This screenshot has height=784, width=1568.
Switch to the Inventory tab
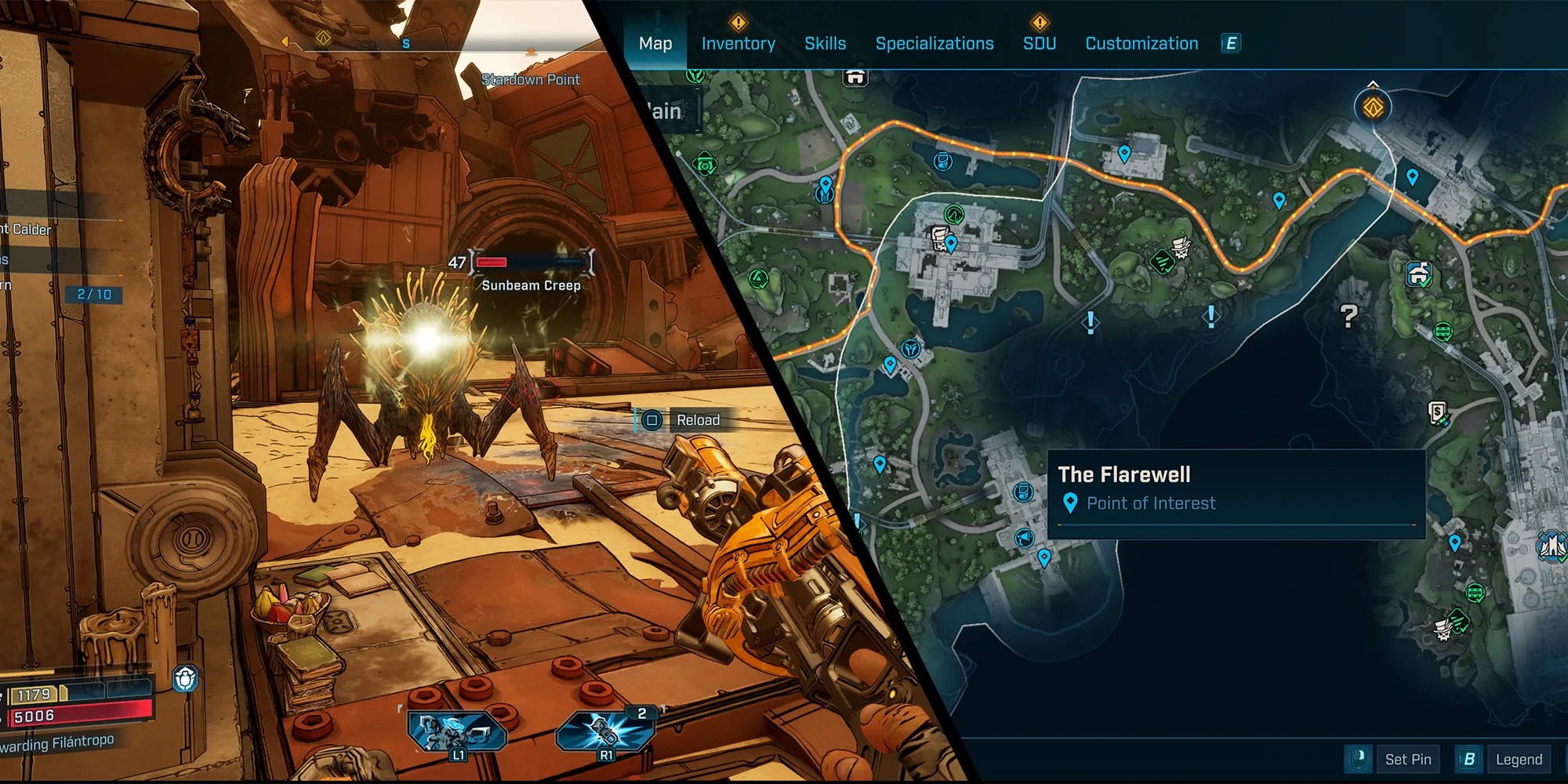pyautogui.click(x=738, y=44)
